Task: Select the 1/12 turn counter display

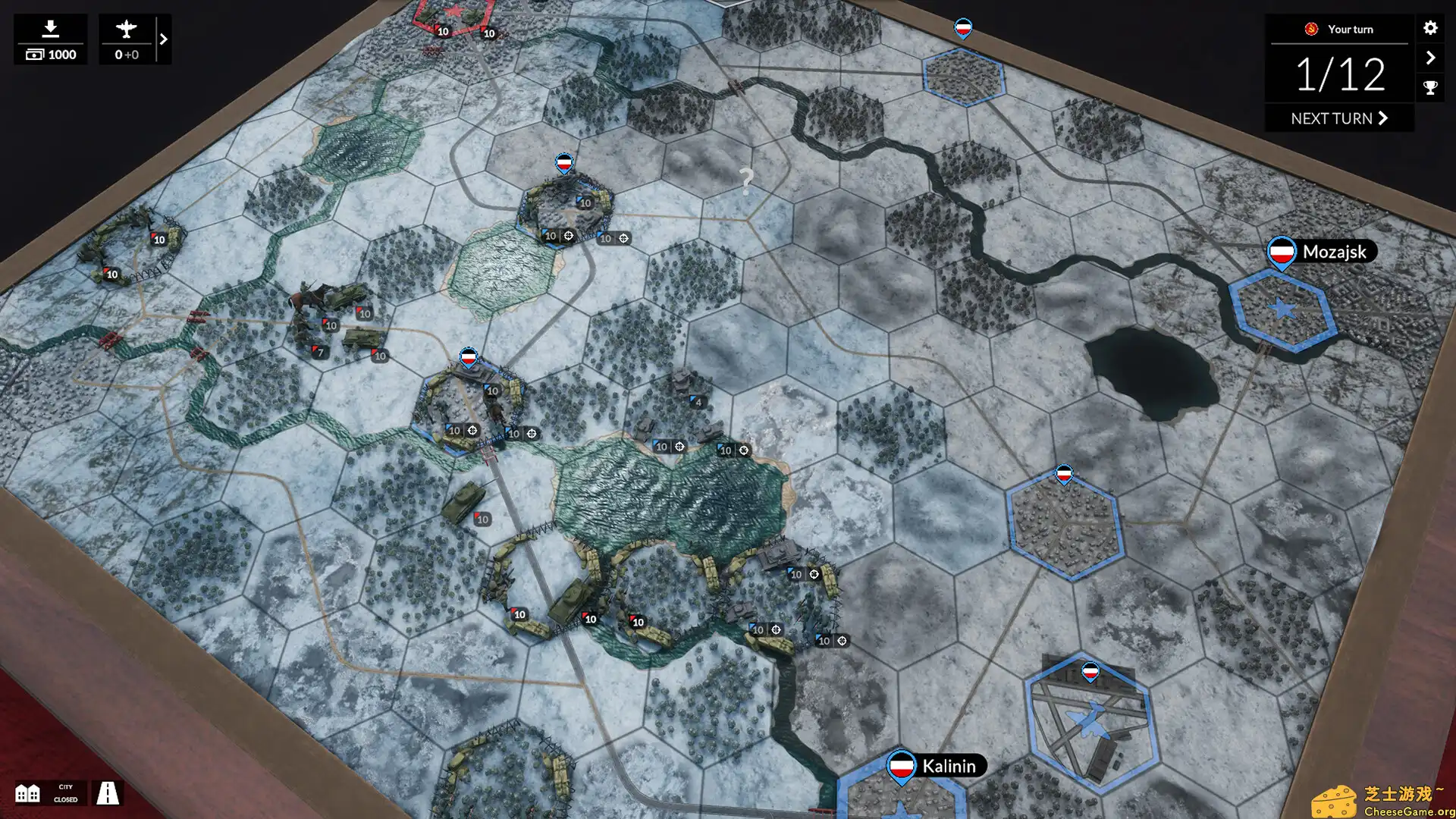Action: [1341, 74]
